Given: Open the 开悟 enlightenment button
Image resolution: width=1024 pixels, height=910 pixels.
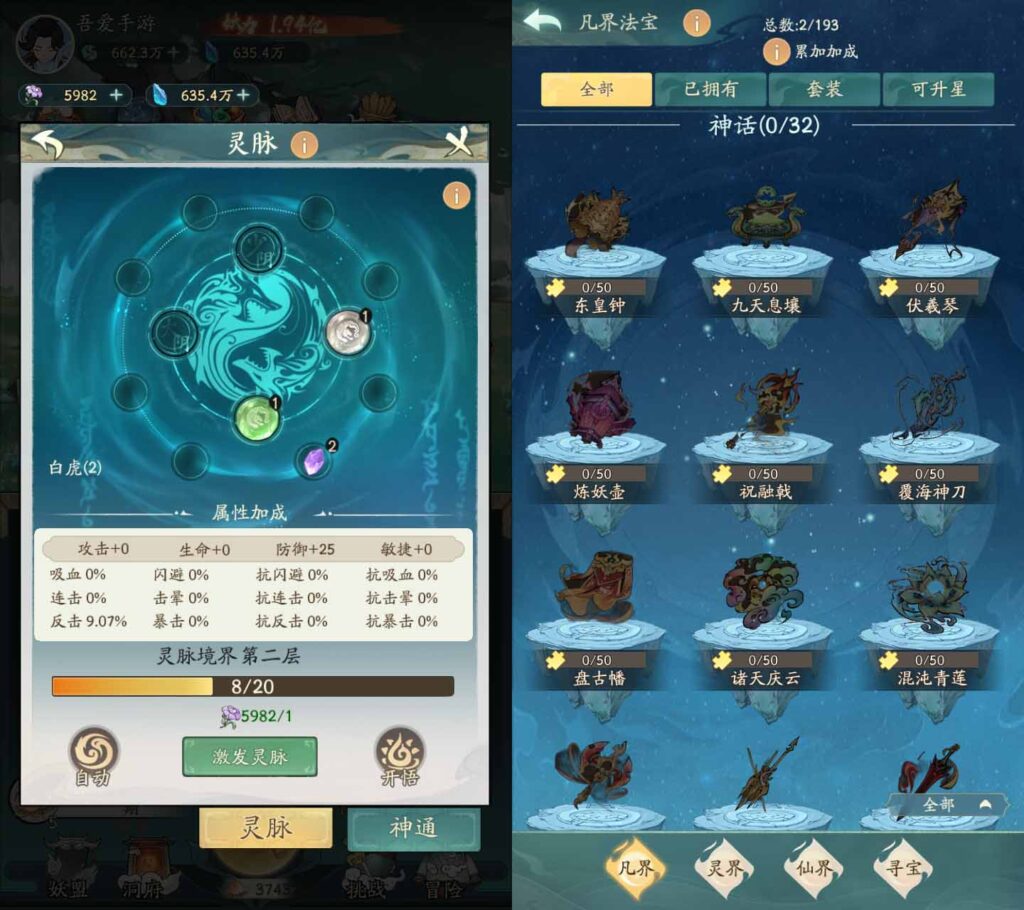Looking at the screenshot, I should click(x=400, y=755).
